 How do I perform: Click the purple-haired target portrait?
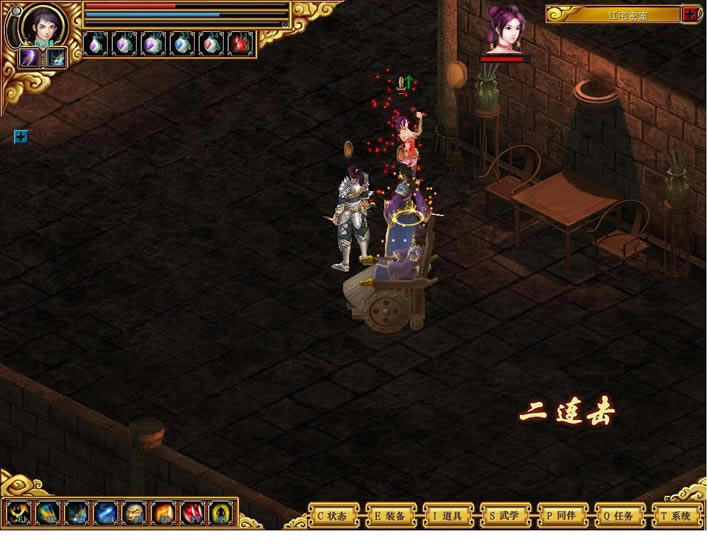pos(504,30)
